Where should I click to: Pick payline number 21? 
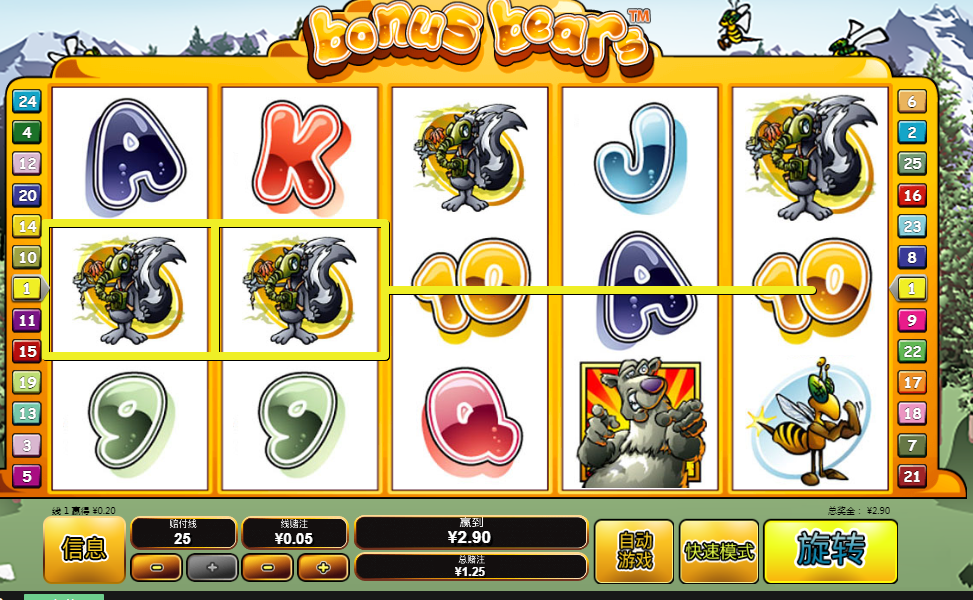pyautogui.click(x=911, y=476)
